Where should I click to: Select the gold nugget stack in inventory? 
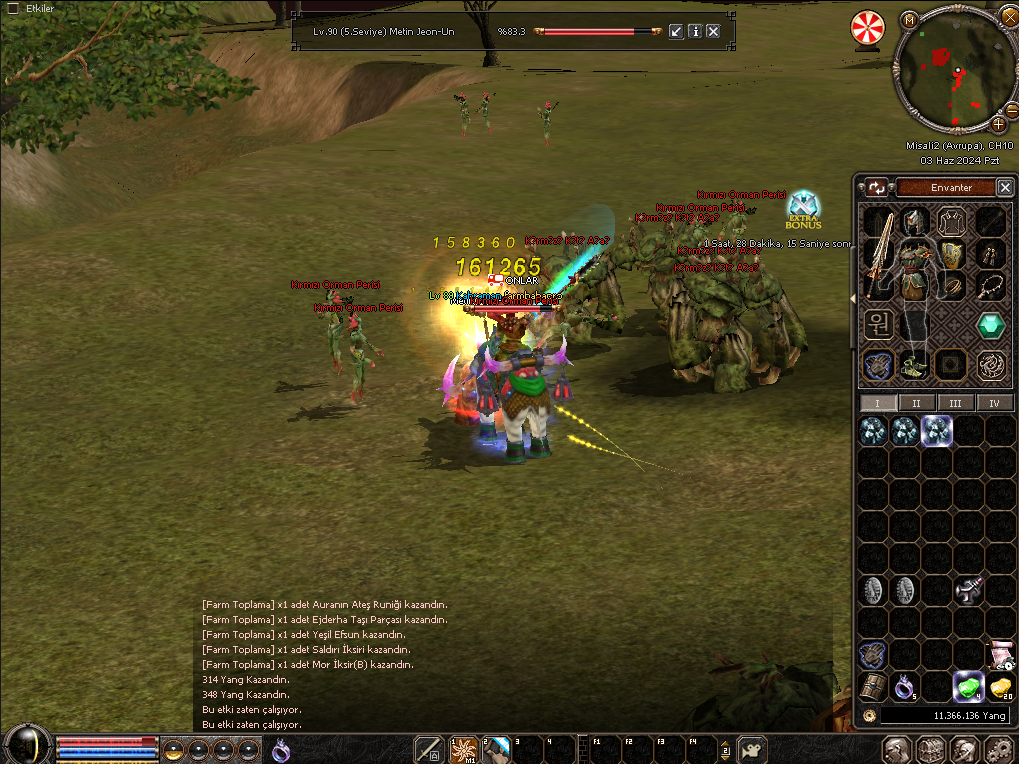click(1000, 686)
